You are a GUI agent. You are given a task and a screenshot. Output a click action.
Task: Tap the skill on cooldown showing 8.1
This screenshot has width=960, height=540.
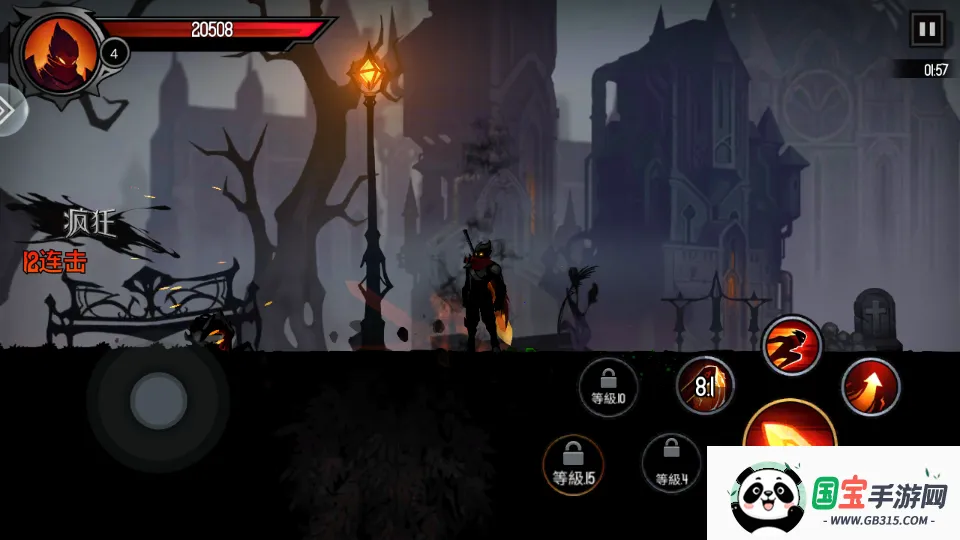tap(704, 385)
